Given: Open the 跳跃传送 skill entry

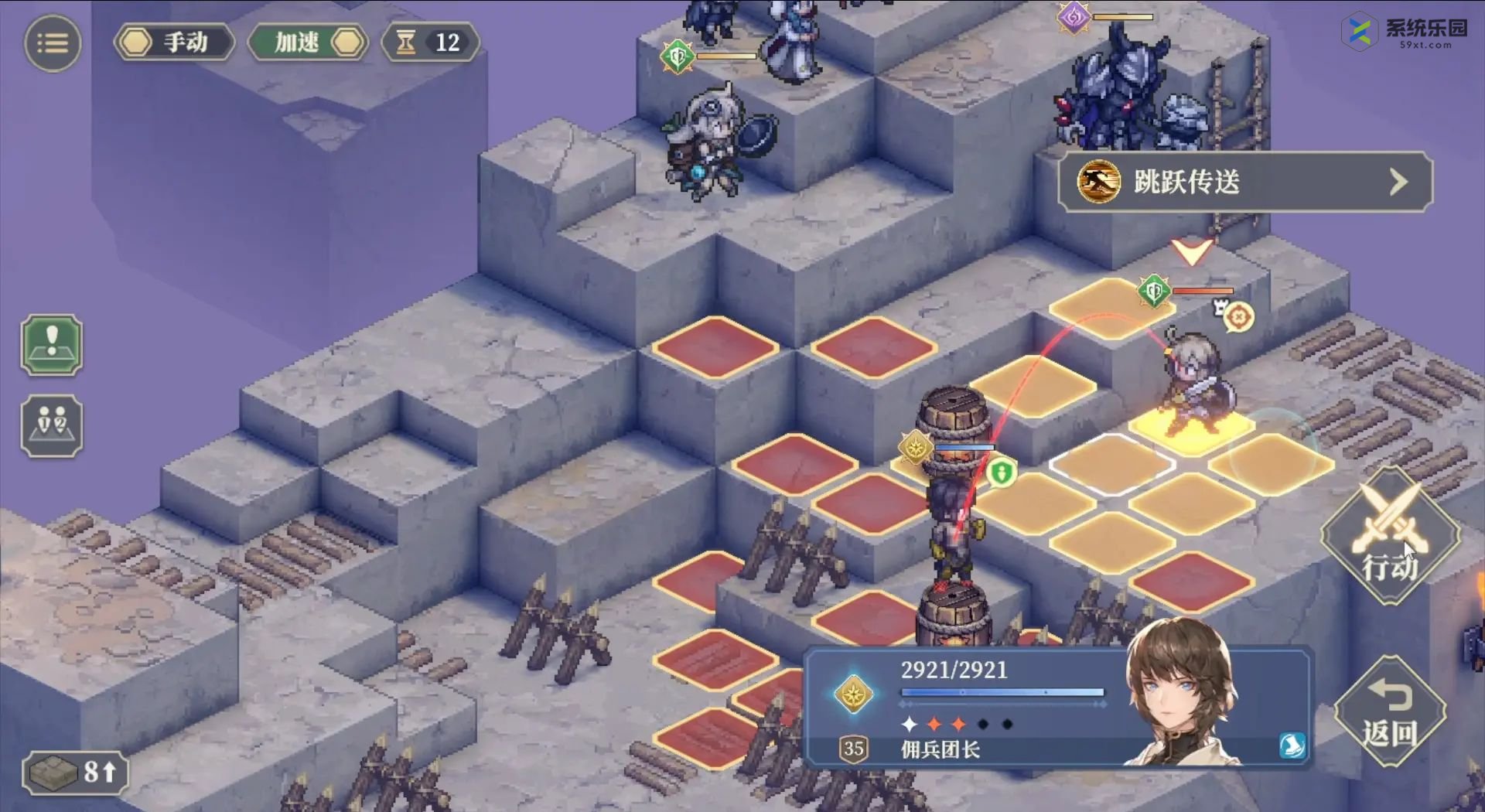Looking at the screenshot, I should (x=1244, y=183).
